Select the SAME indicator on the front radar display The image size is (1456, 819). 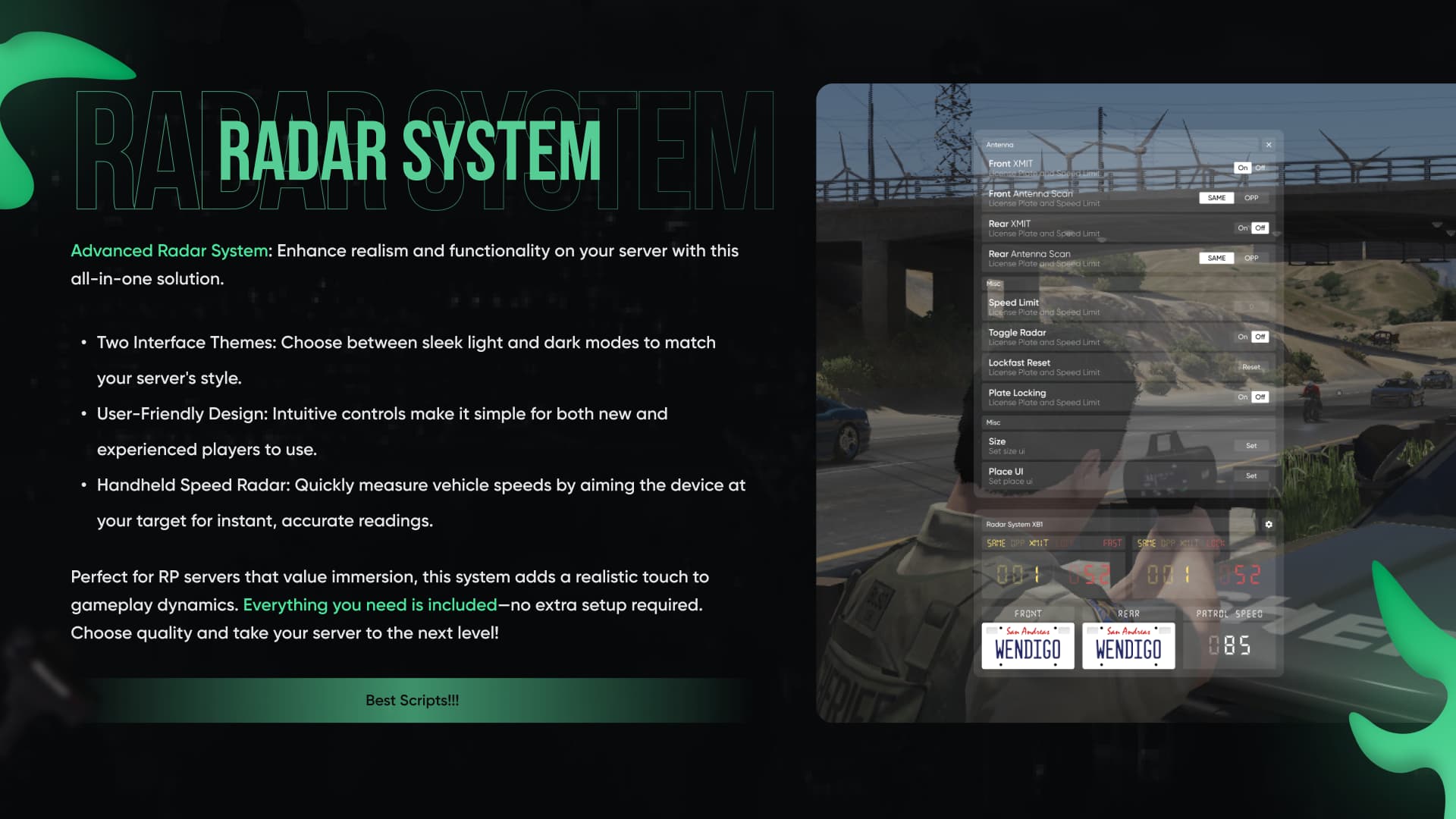tap(998, 543)
